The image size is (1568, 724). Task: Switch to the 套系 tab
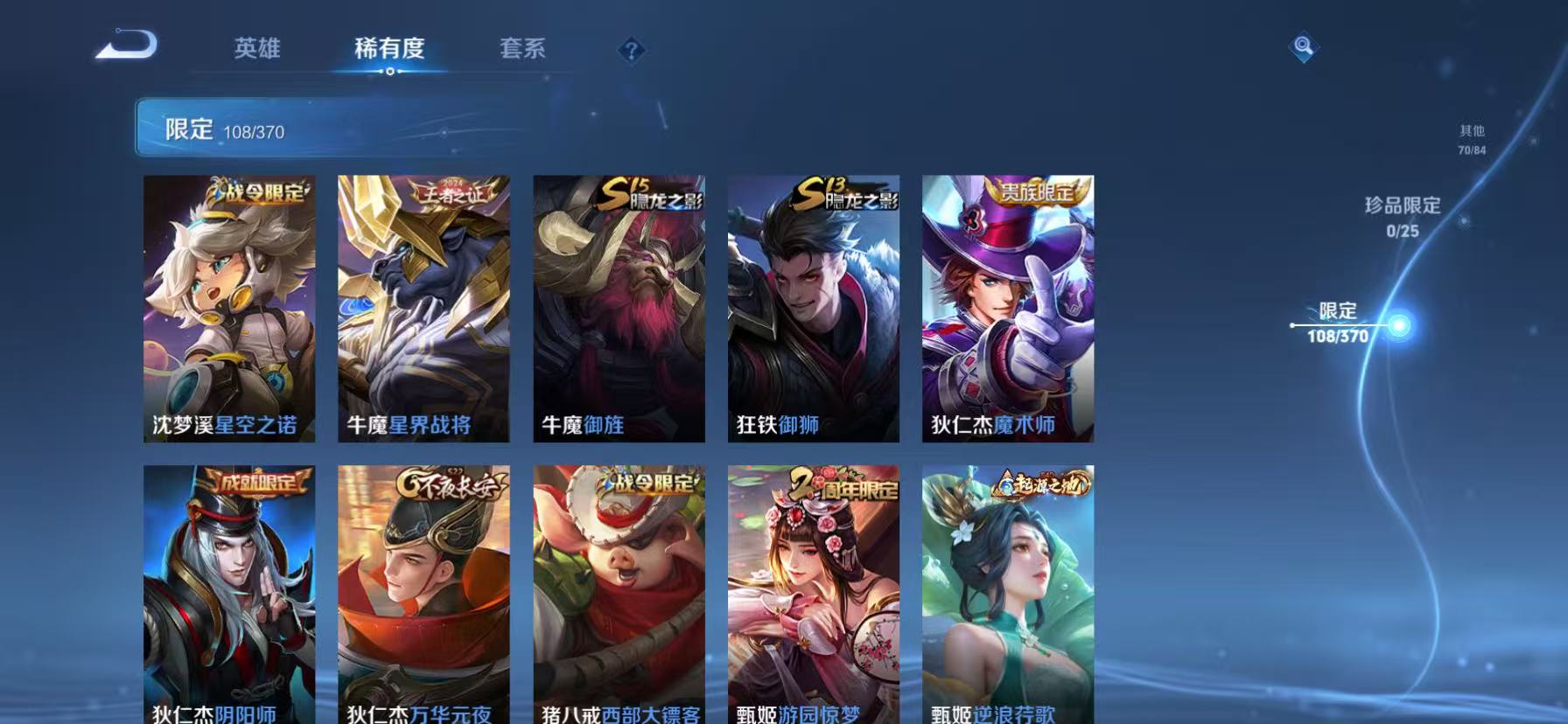[x=522, y=50]
